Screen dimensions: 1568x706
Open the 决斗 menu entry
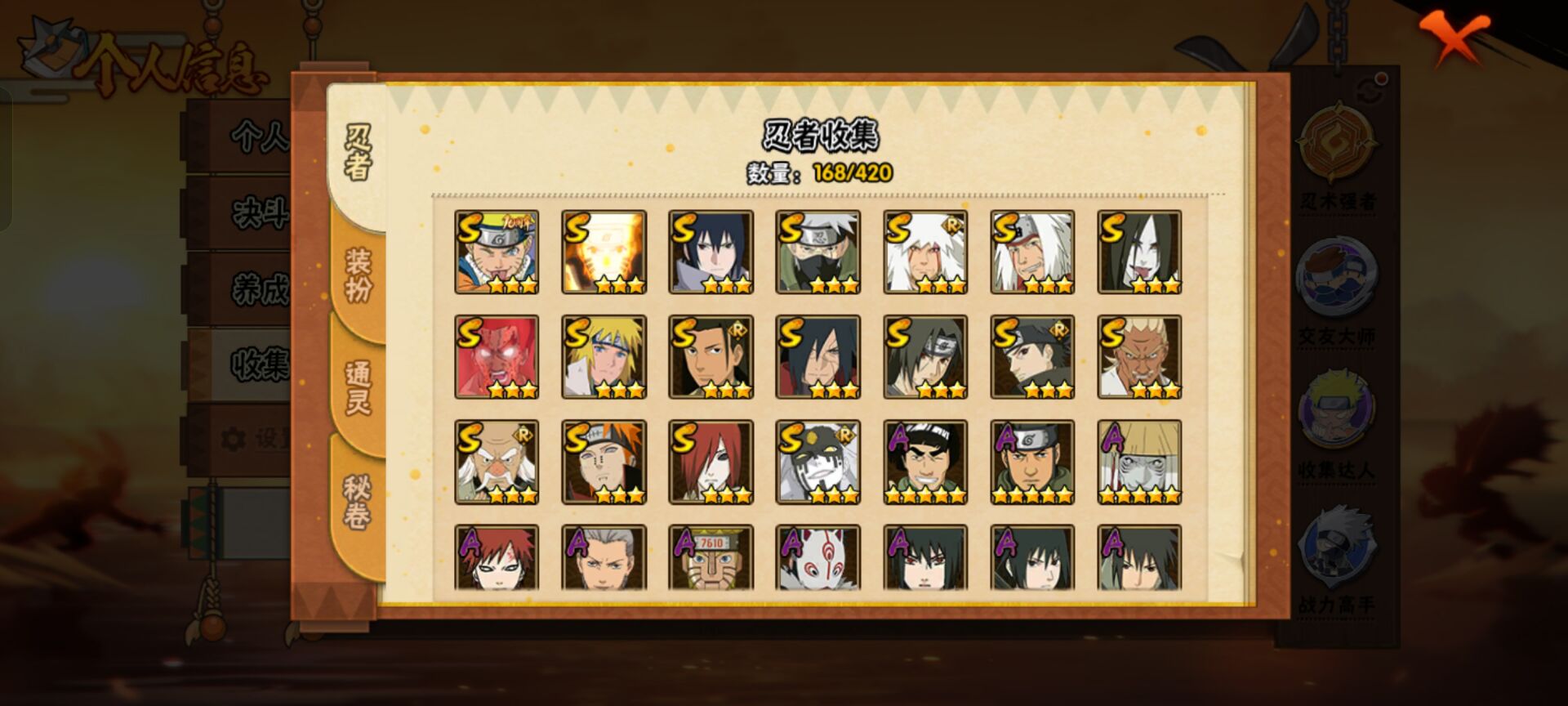pyautogui.click(x=258, y=214)
